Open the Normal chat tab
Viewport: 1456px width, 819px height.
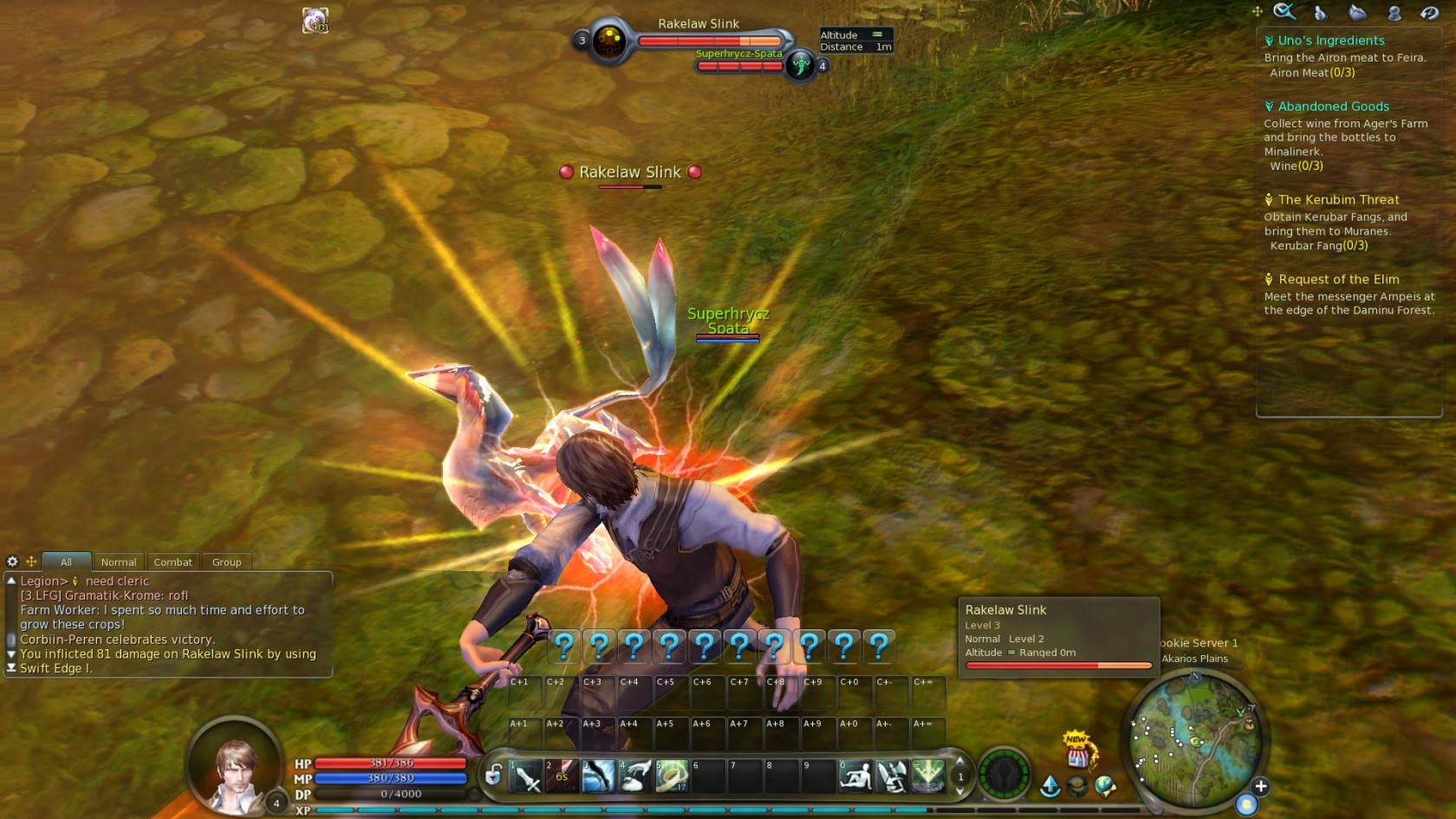point(119,562)
